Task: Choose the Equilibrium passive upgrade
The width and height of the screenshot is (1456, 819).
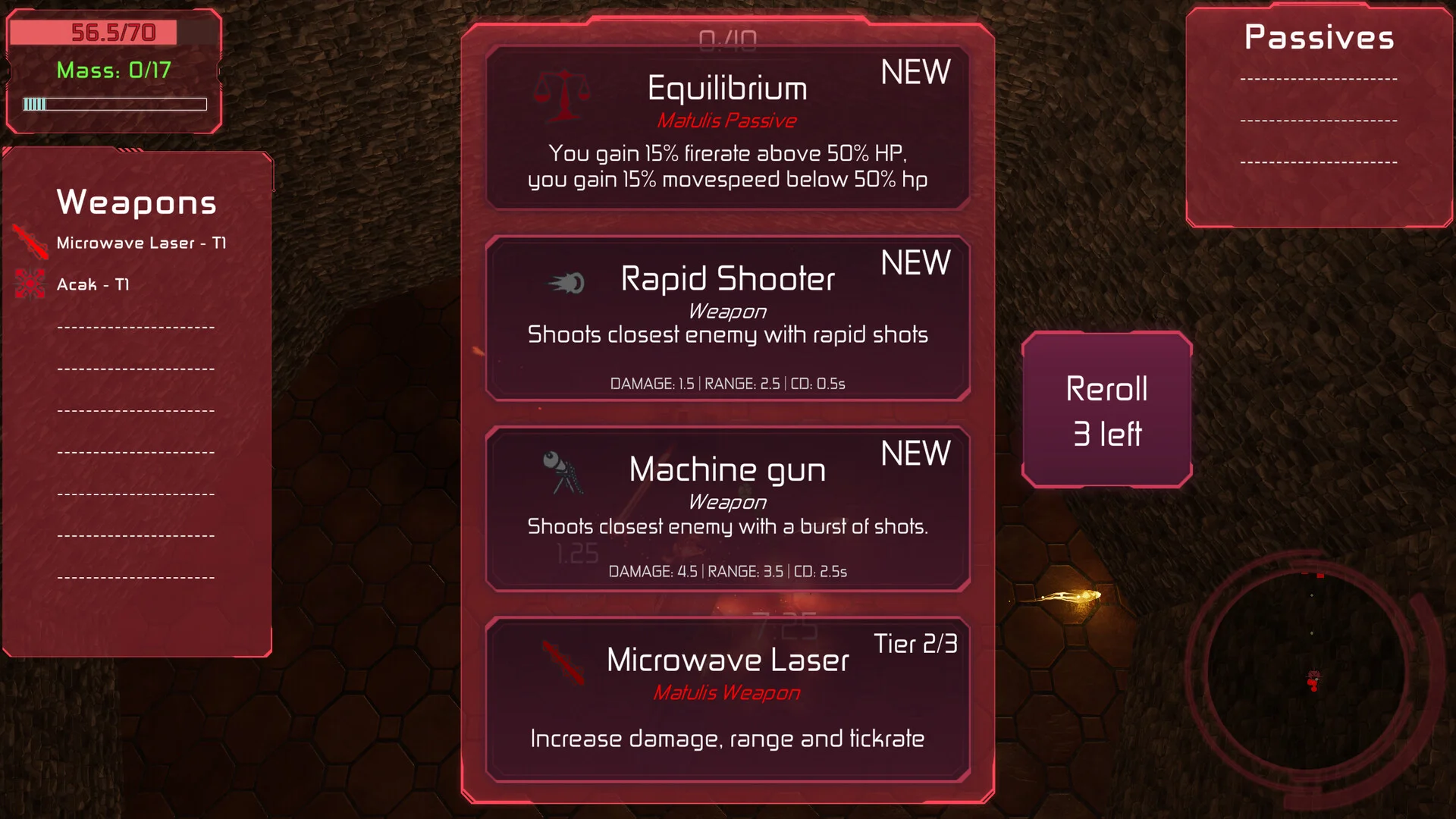Action: [727, 127]
